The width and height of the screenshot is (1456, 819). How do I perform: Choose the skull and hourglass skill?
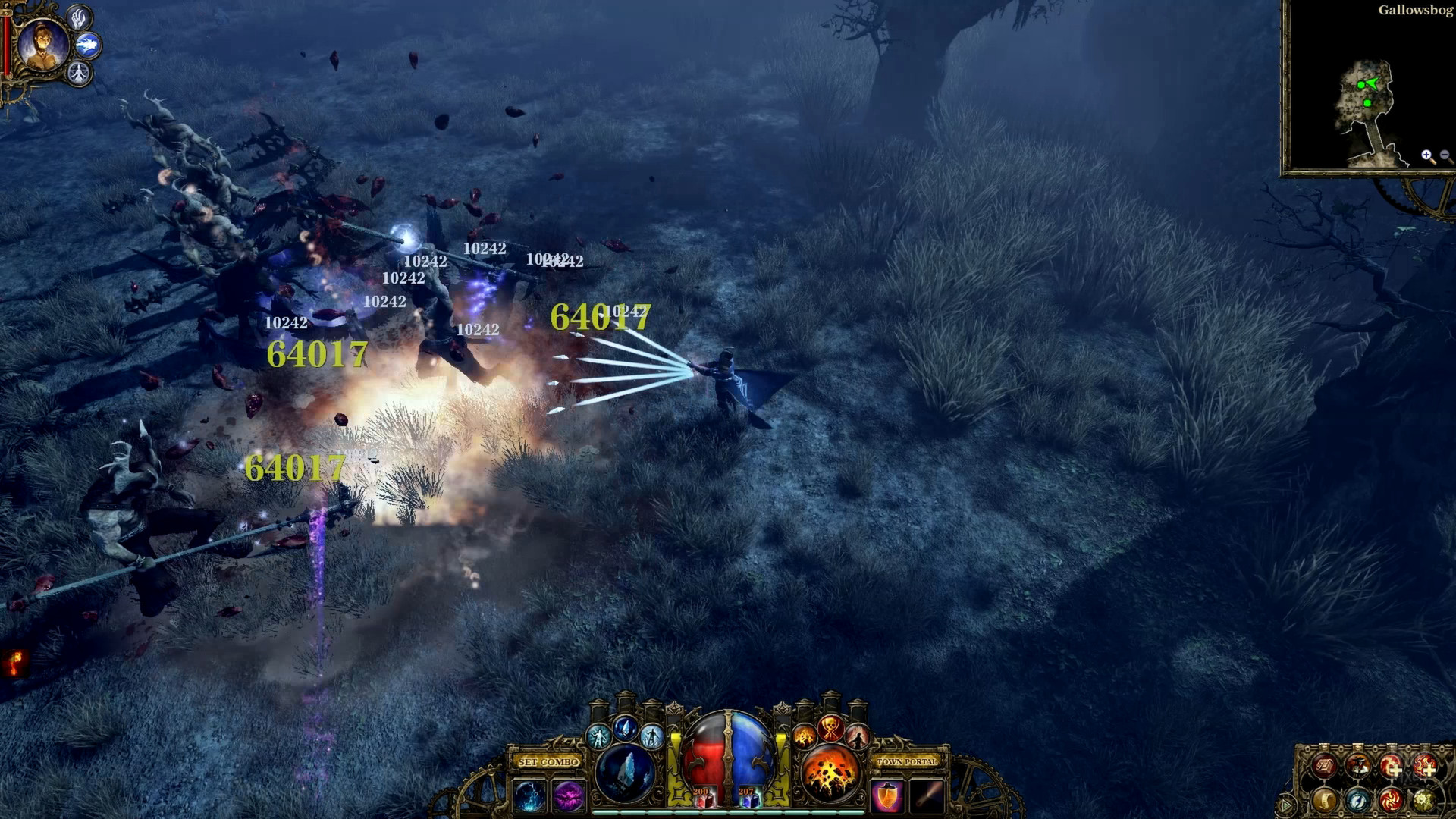(831, 730)
